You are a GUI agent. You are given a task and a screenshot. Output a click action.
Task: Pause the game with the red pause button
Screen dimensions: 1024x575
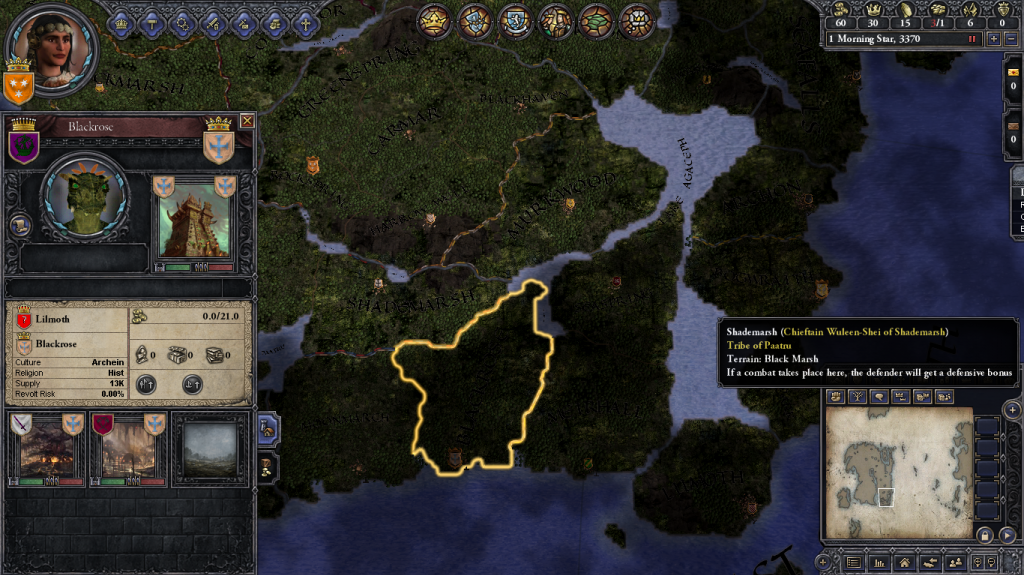tap(971, 39)
